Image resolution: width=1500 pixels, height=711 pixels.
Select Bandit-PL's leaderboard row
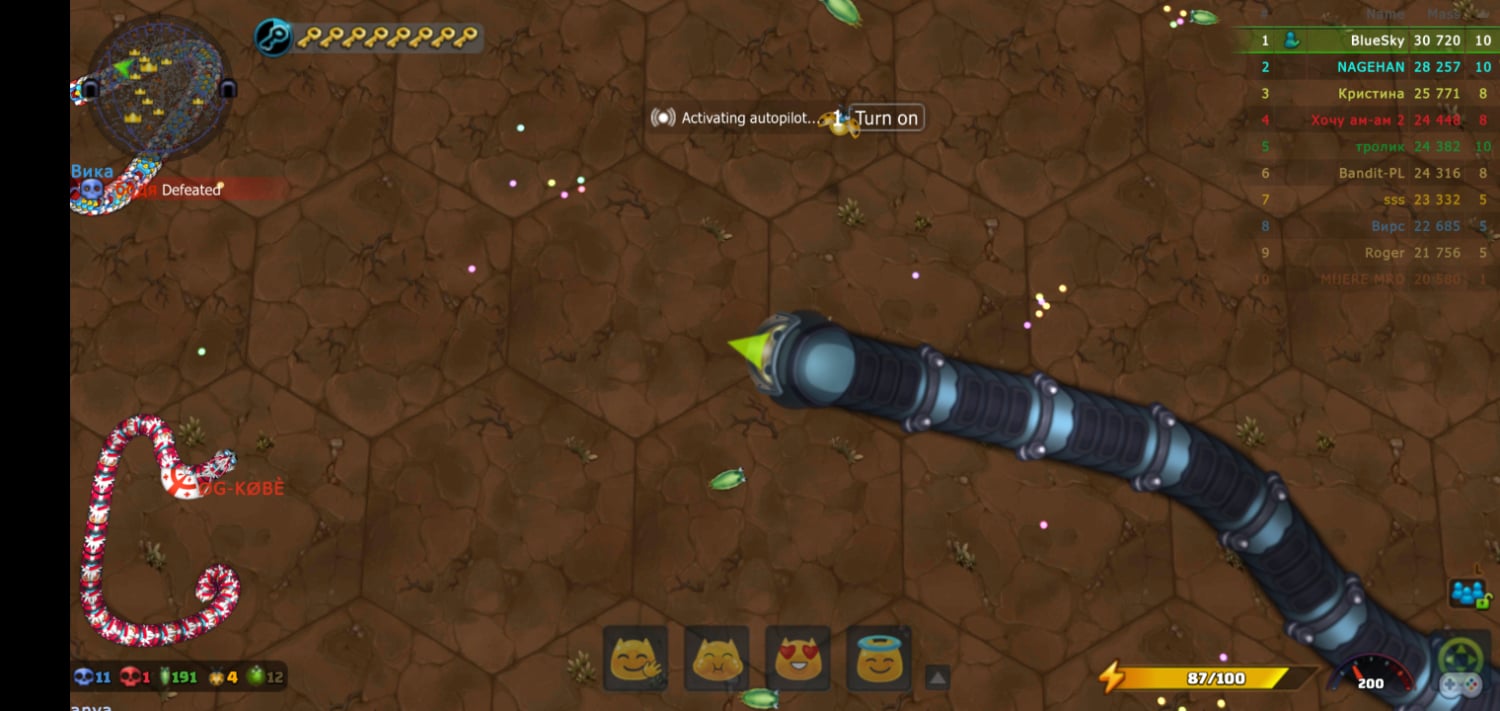click(x=1371, y=173)
